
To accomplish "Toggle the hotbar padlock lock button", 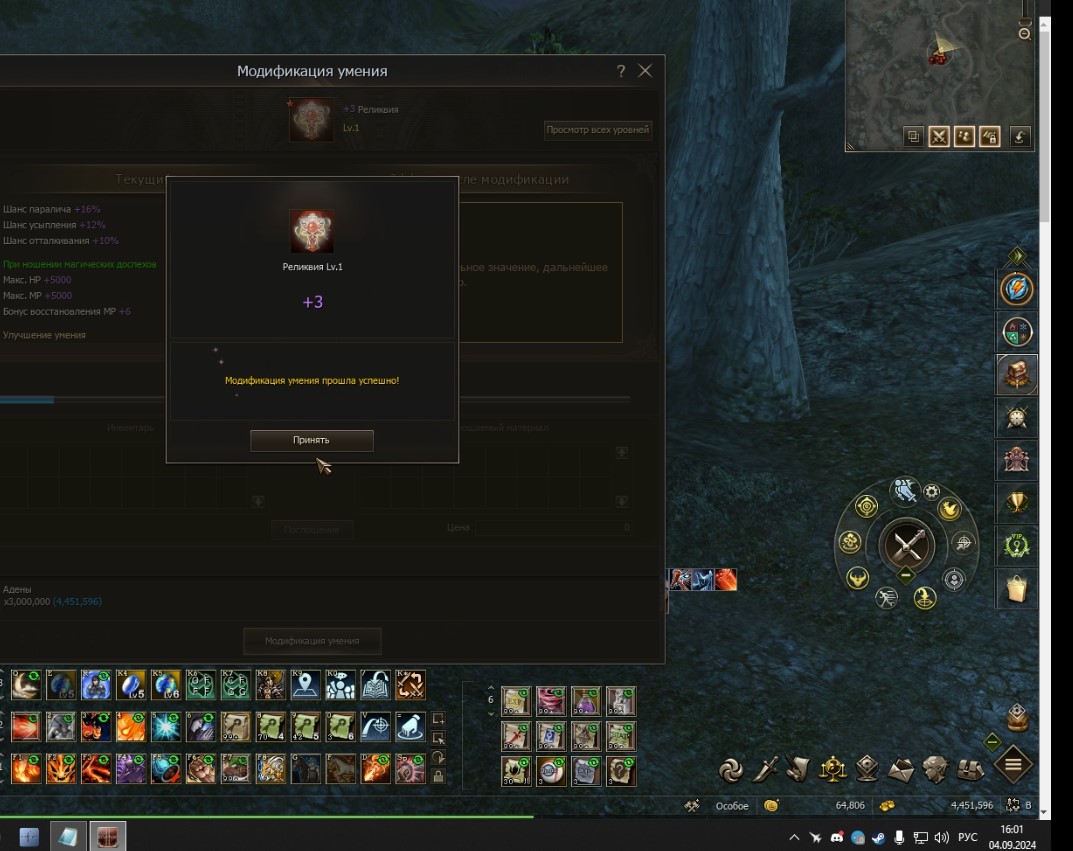I will click(438, 776).
